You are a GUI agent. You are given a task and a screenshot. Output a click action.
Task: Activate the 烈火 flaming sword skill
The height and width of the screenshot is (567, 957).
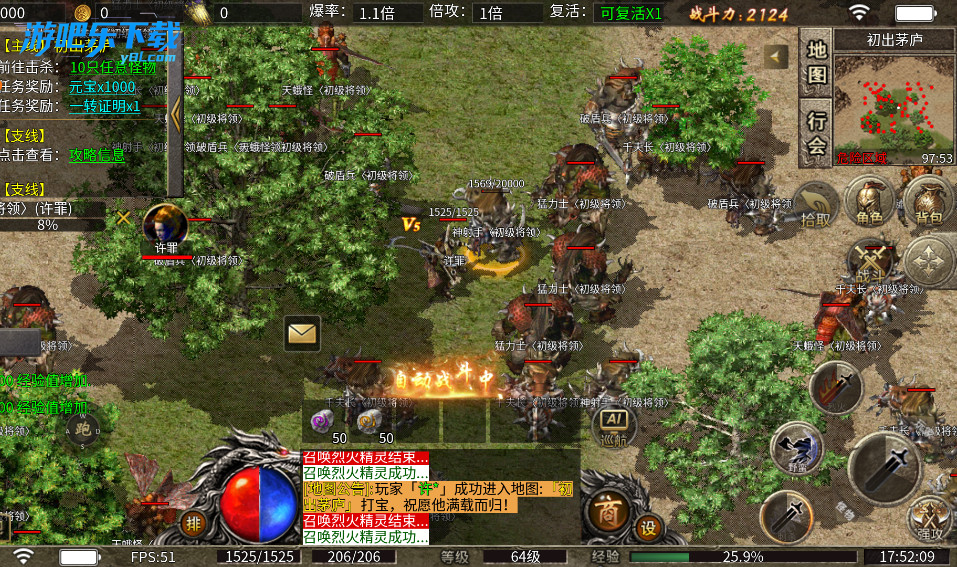836,386
